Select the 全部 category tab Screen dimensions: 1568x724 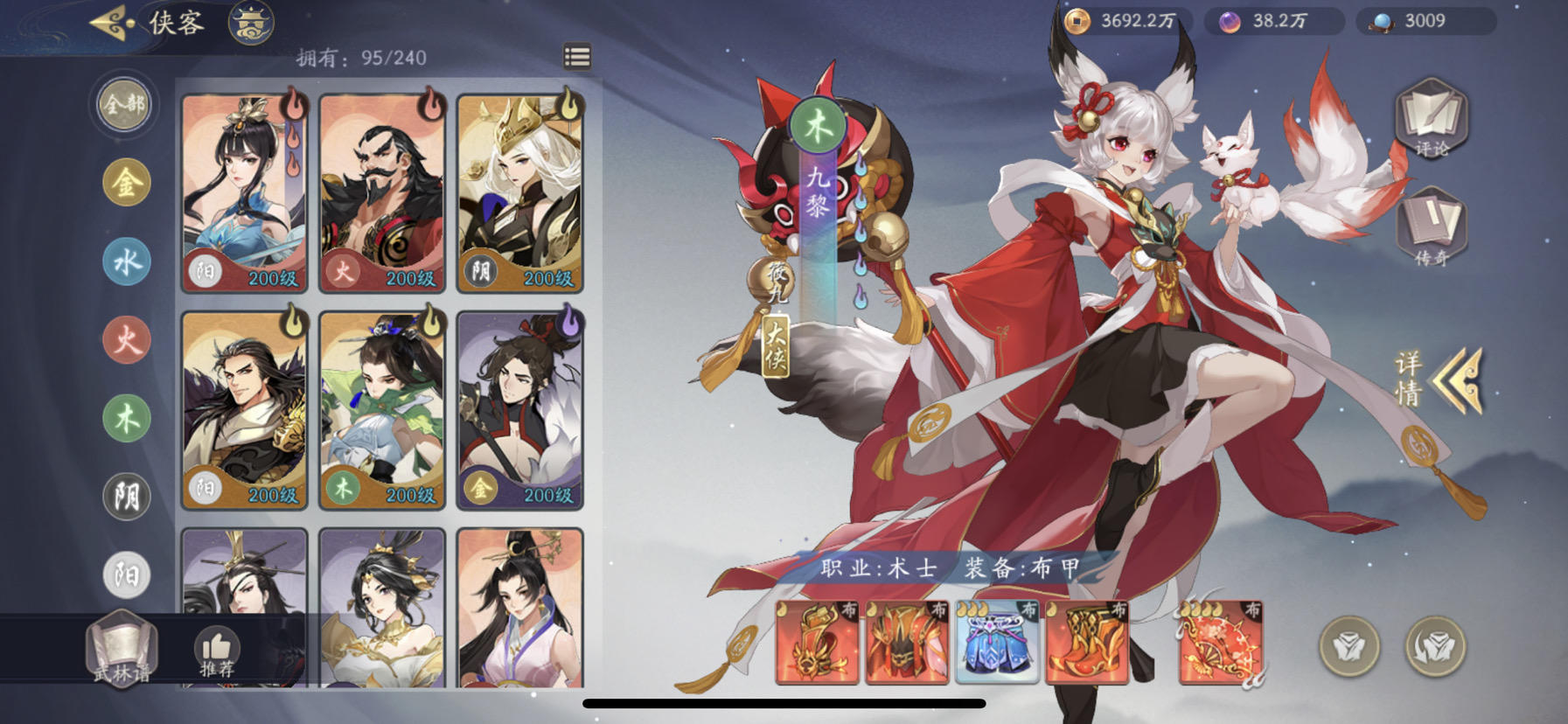point(123,103)
